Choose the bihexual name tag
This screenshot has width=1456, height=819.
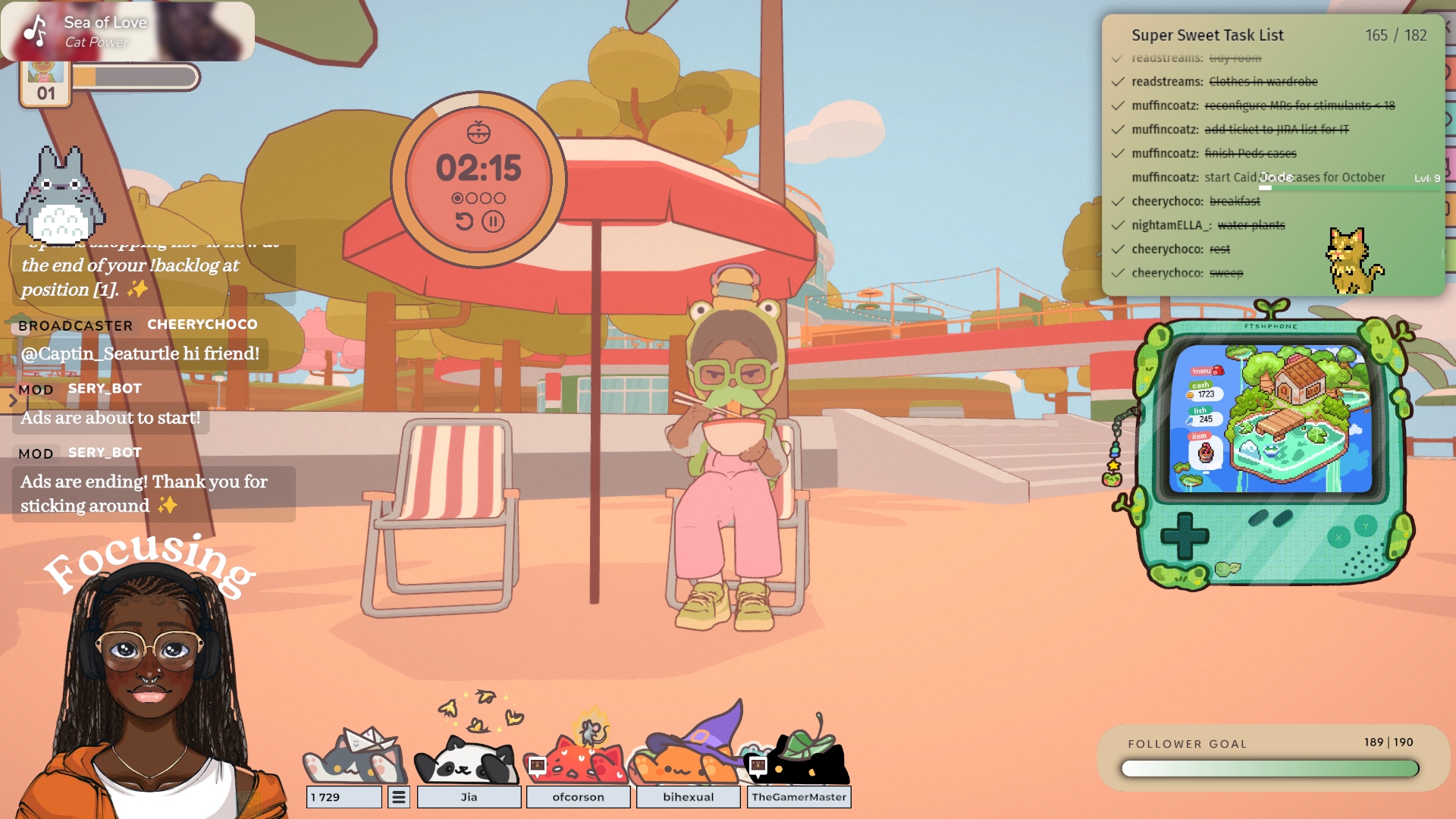tap(688, 797)
